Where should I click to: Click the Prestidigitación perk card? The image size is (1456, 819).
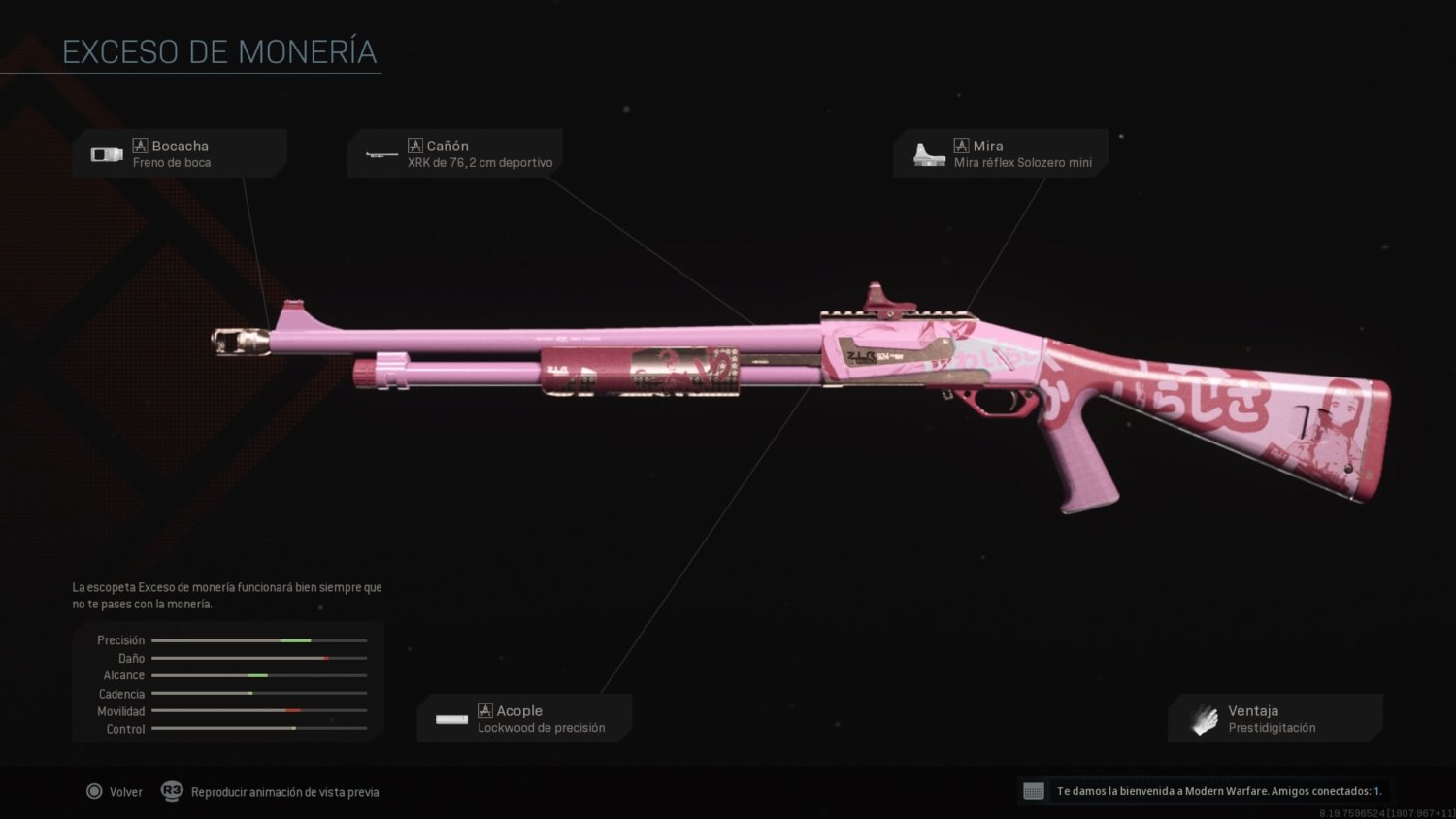(1275, 718)
